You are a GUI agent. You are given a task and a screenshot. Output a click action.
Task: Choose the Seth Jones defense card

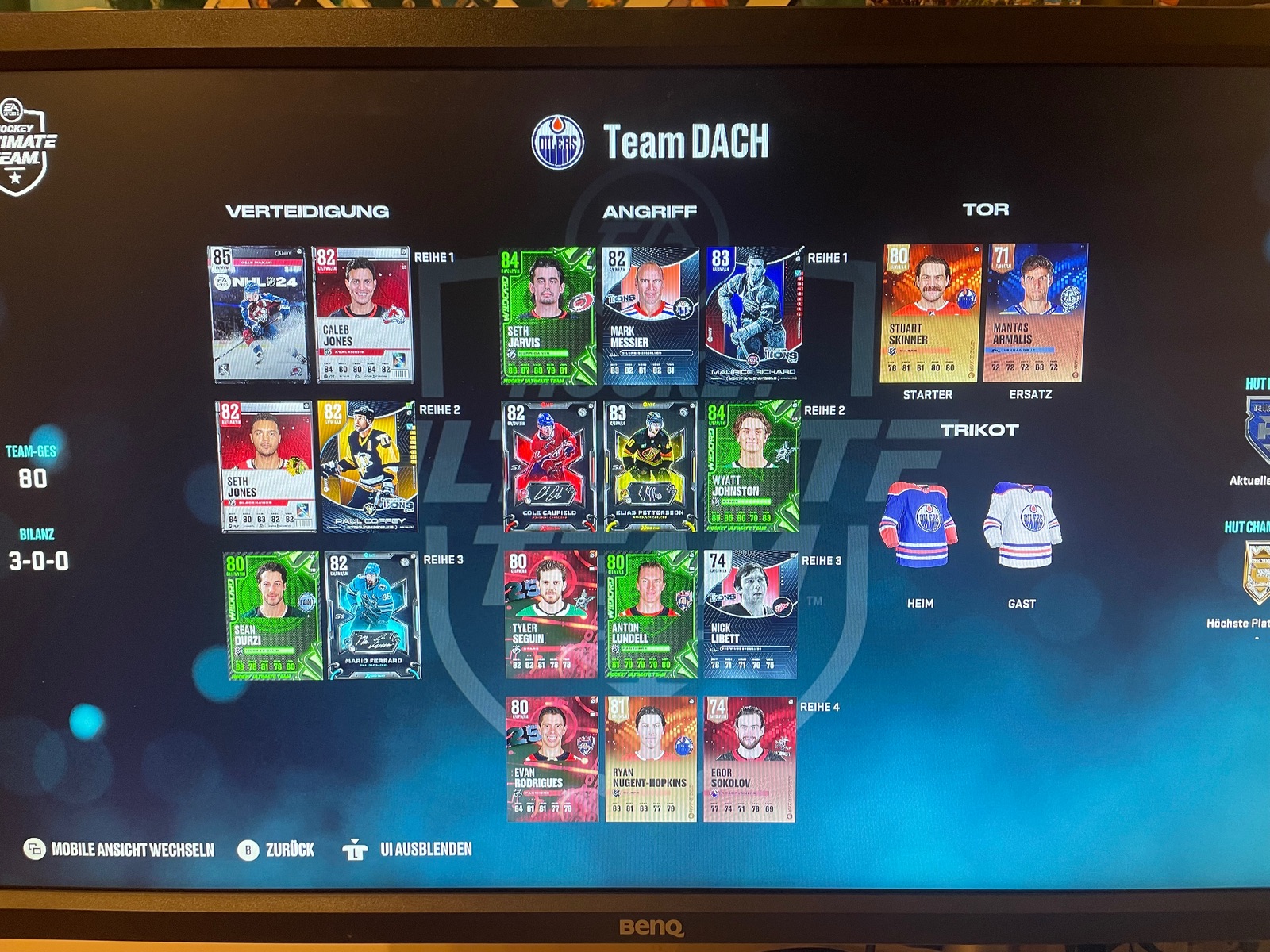[x=266, y=466]
